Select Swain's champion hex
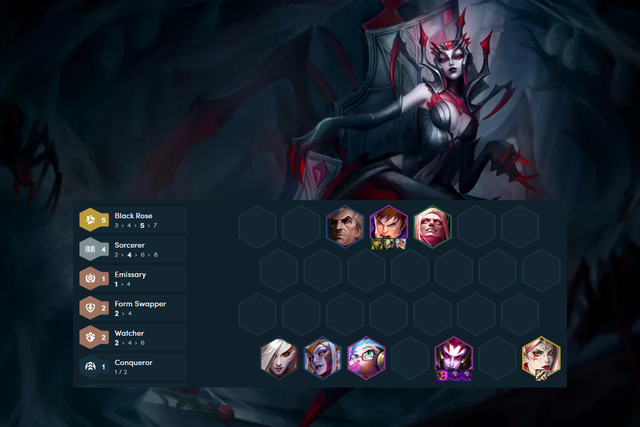Image resolution: width=640 pixels, height=427 pixels. (344, 225)
